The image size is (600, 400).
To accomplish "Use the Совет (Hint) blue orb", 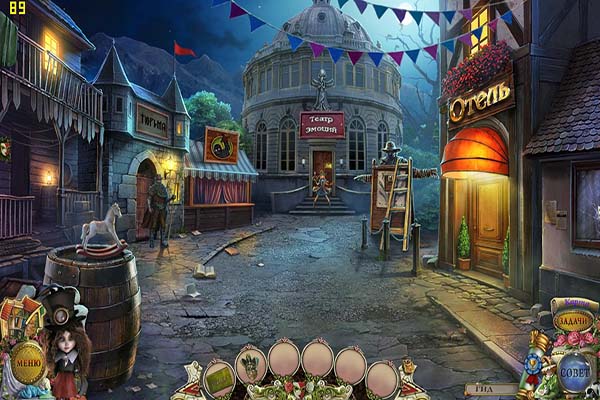I will coord(574,372).
